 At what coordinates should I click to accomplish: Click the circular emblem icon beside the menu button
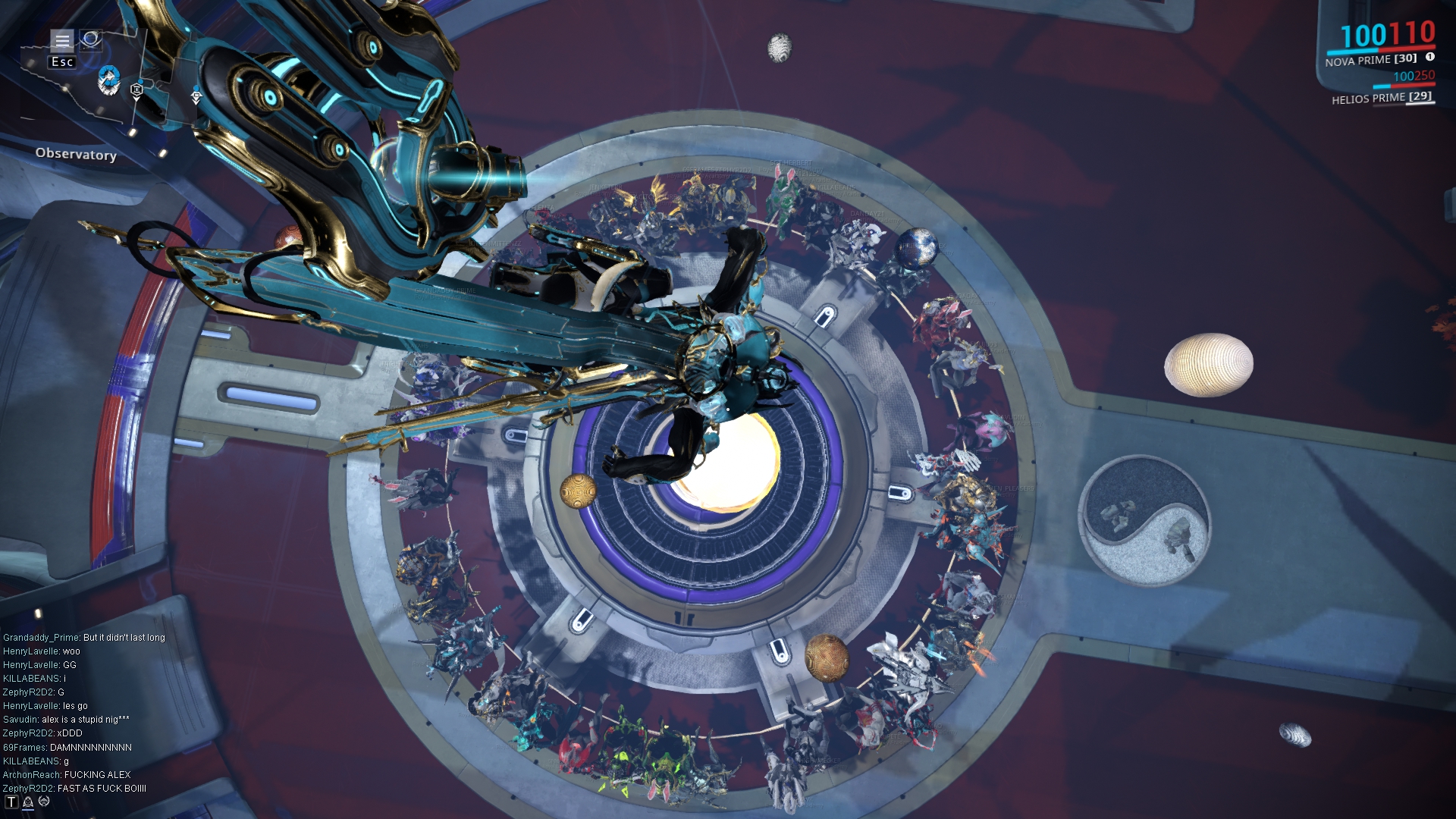point(91,39)
